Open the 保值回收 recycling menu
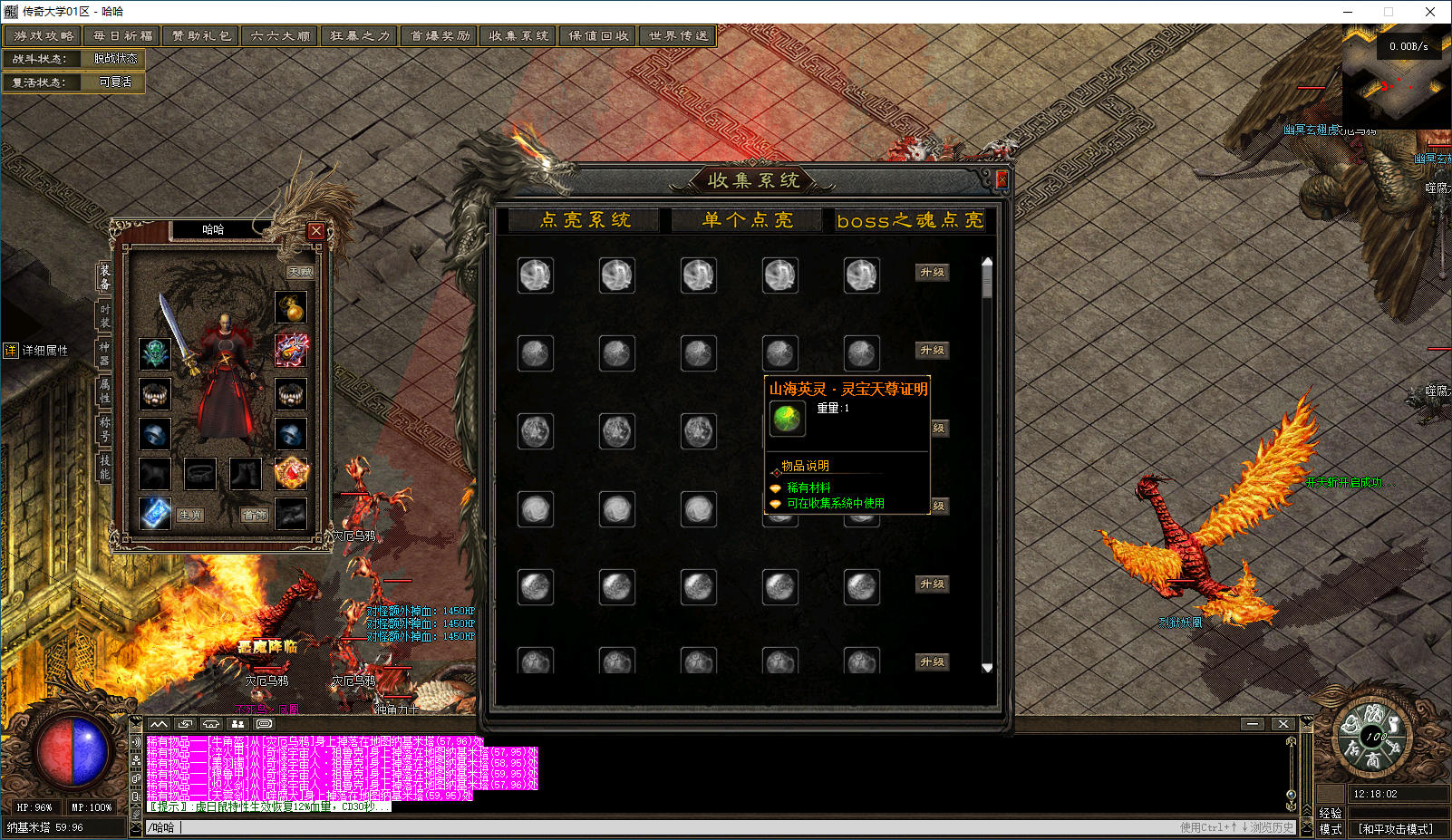1452x840 pixels. [x=598, y=36]
